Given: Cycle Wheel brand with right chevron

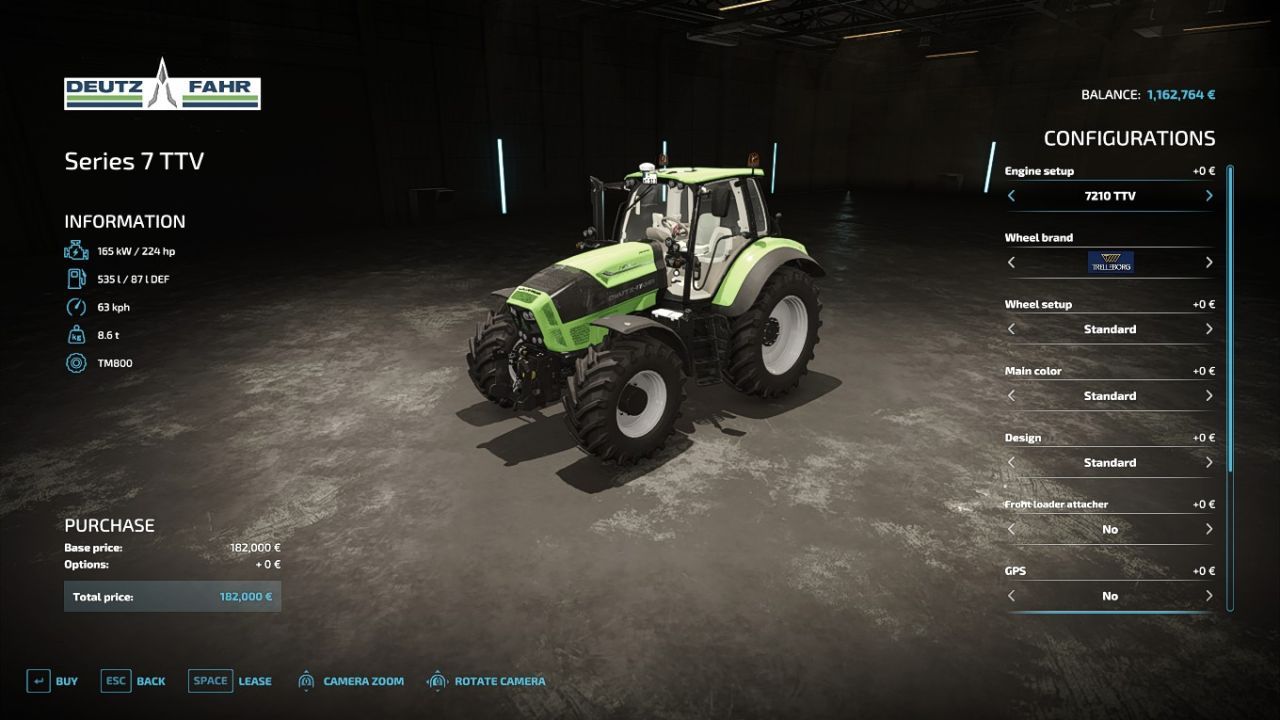Looking at the screenshot, I should coord(1208,262).
